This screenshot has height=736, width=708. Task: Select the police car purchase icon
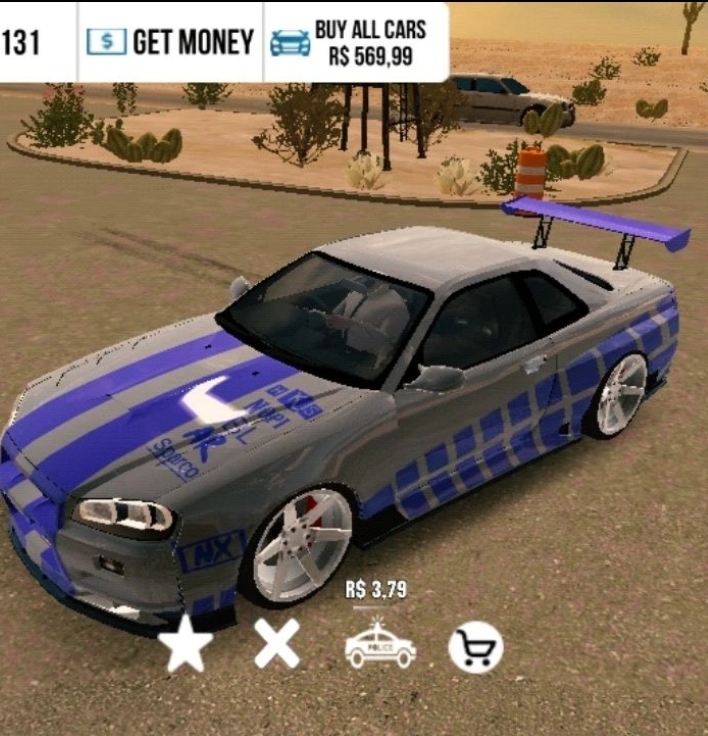tap(380, 645)
